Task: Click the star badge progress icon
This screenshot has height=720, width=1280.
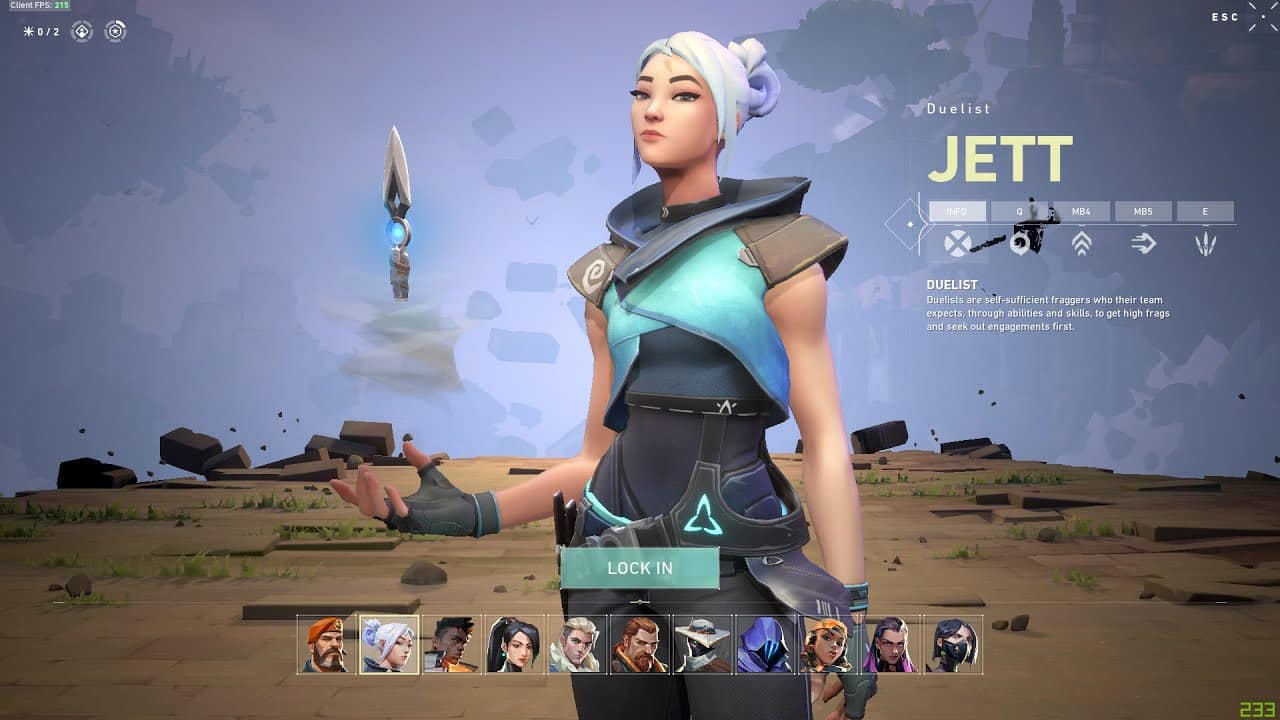Action: tap(116, 32)
